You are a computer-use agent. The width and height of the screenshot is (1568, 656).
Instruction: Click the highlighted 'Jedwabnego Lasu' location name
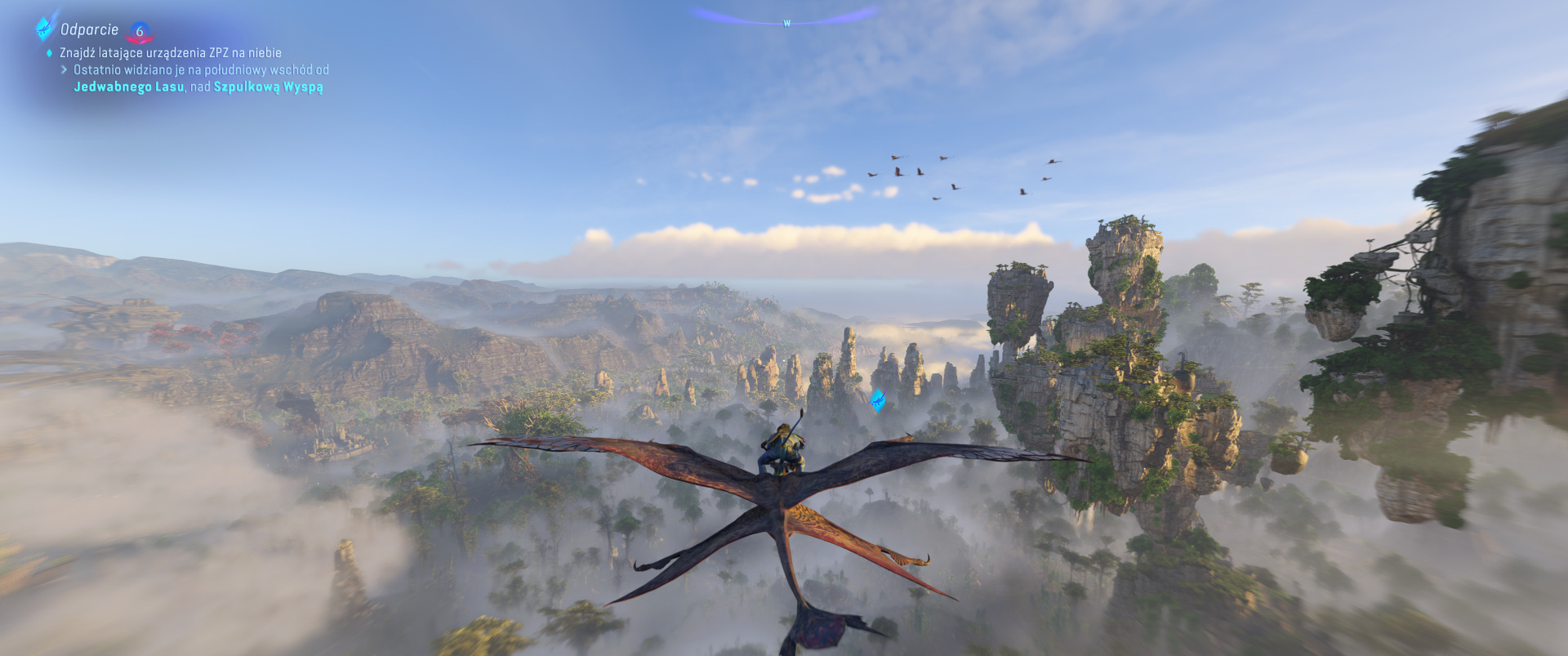[x=128, y=87]
